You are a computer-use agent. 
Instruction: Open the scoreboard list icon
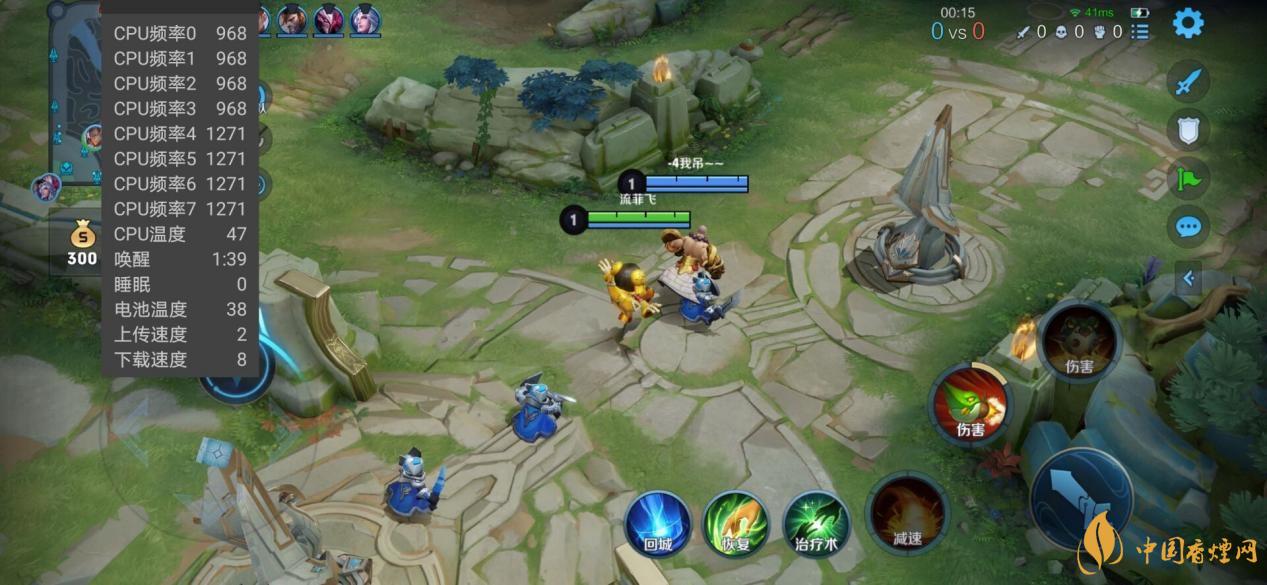click(x=1140, y=32)
